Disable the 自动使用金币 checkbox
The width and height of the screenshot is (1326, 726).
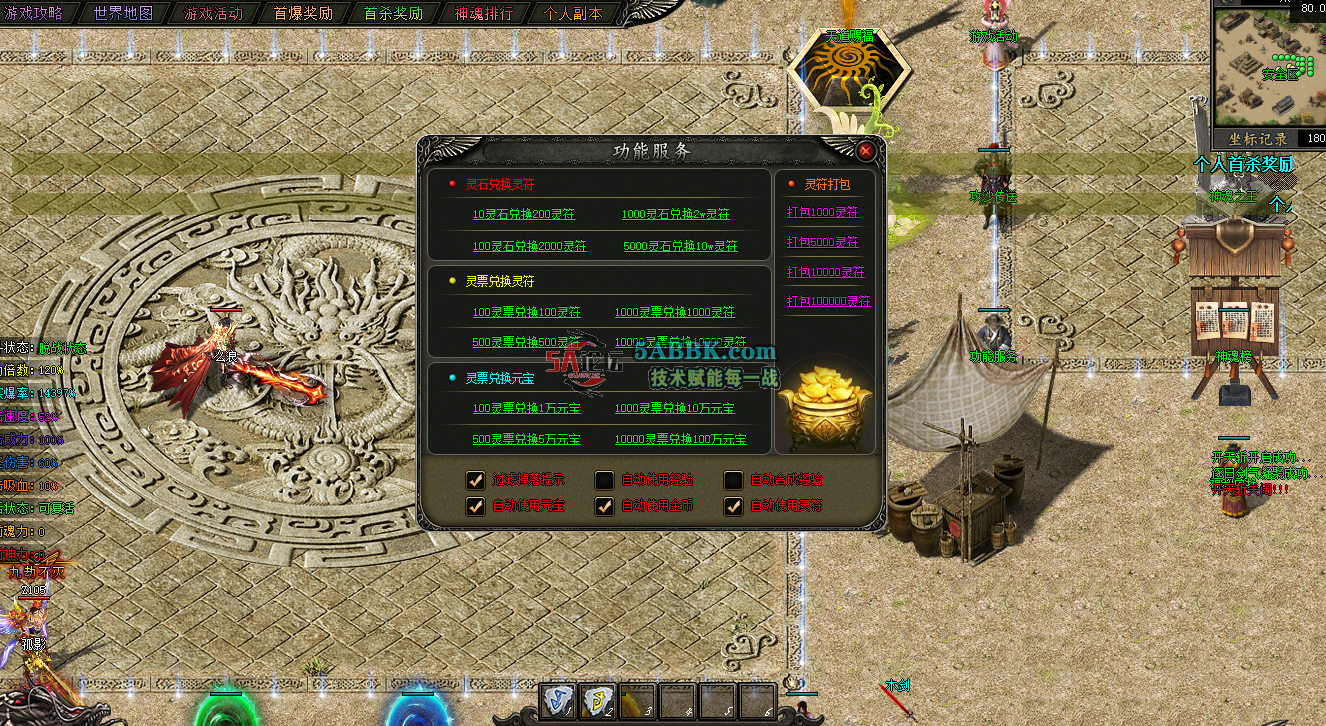[603, 506]
